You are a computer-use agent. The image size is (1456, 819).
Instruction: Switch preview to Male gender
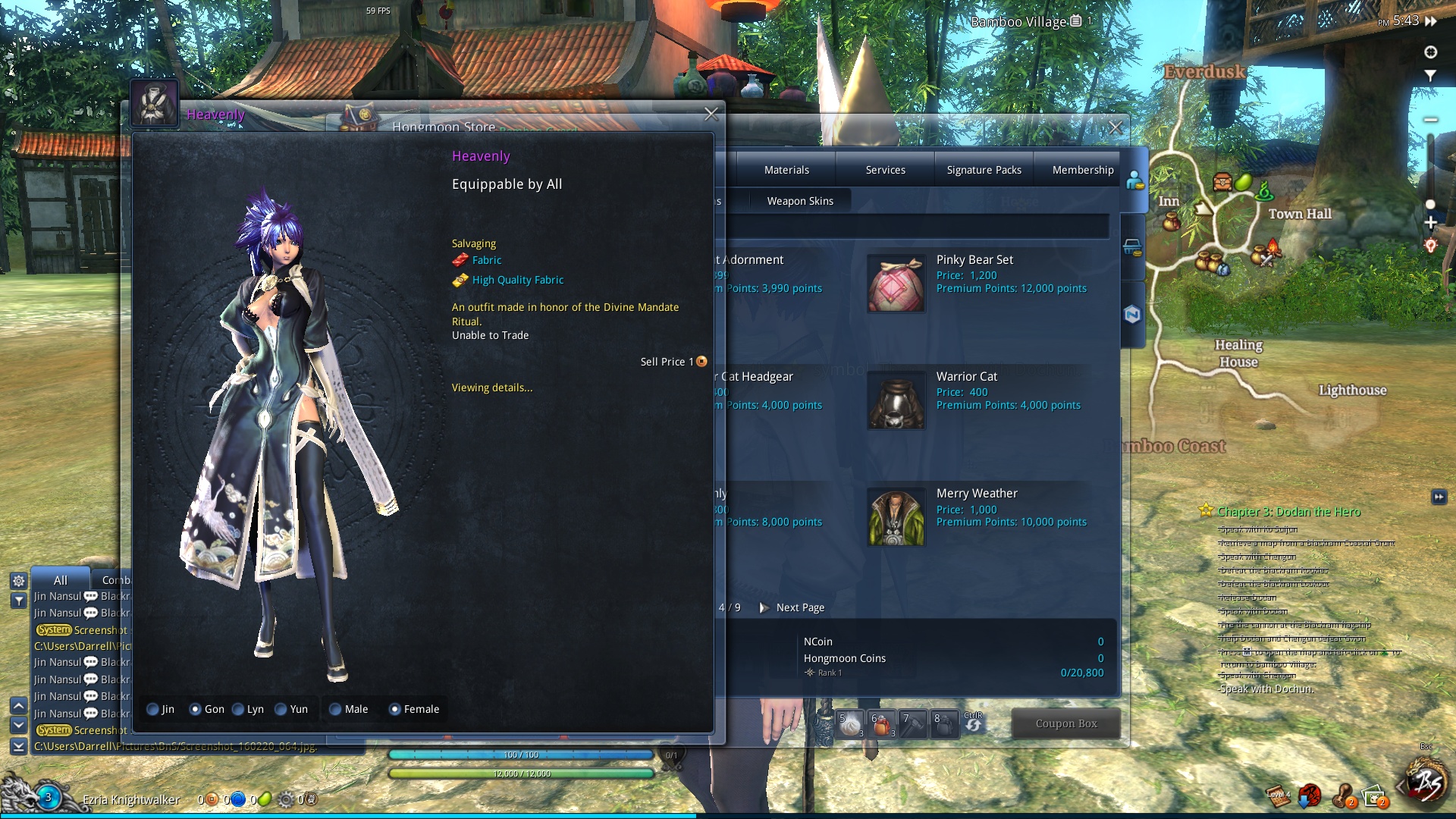pyautogui.click(x=335, y=710)
